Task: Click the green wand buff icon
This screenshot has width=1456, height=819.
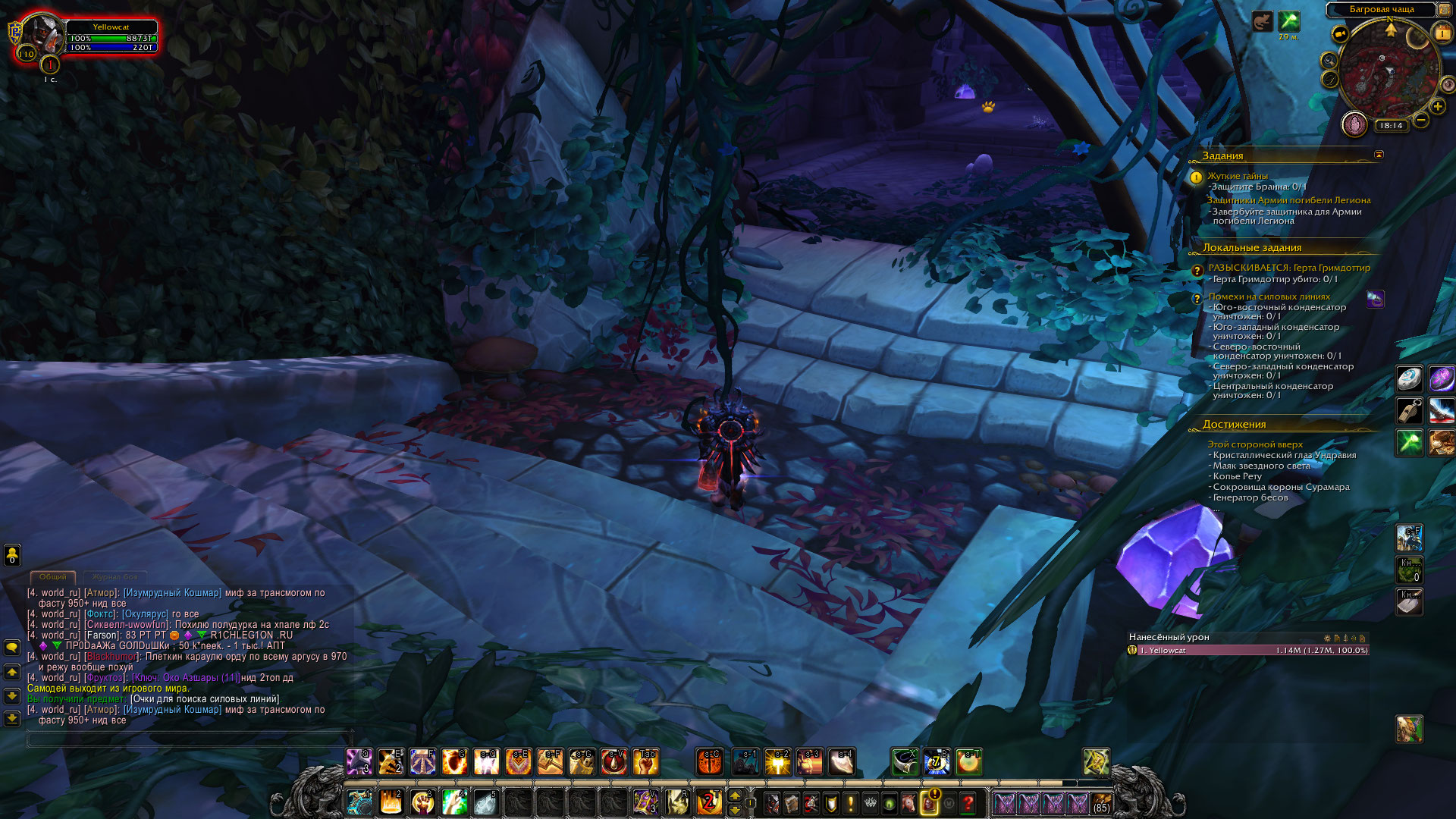Action: [x=1288, y=21]
